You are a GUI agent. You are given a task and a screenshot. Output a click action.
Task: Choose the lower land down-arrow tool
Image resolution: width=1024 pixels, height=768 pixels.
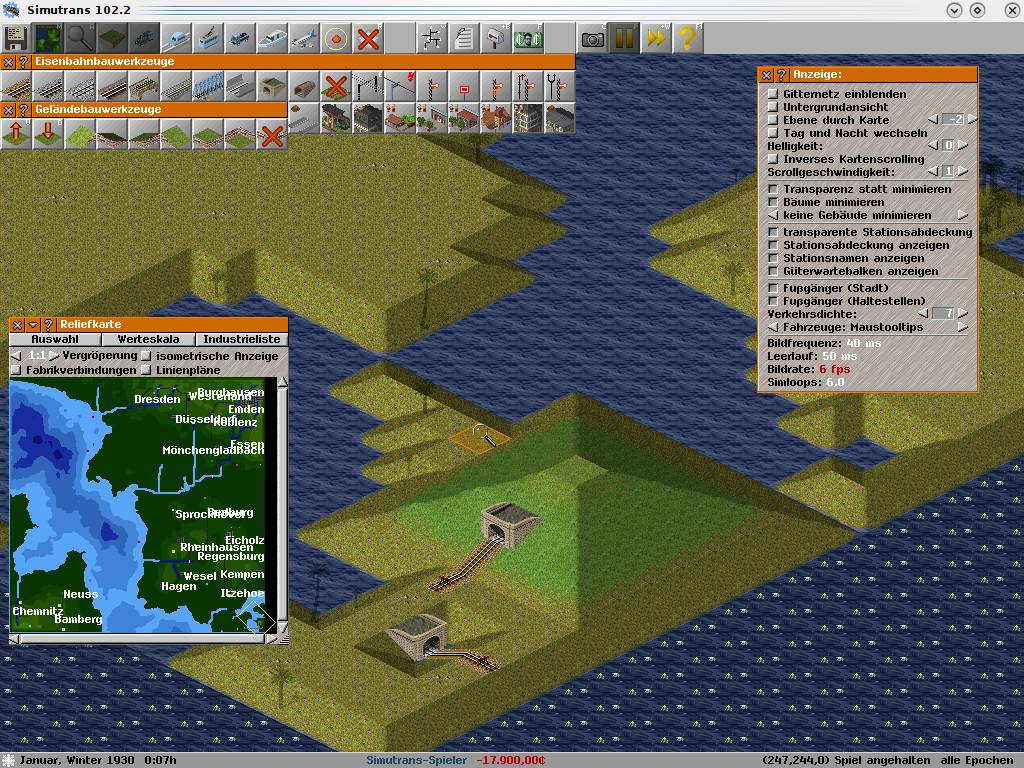(x=48, y=133)
